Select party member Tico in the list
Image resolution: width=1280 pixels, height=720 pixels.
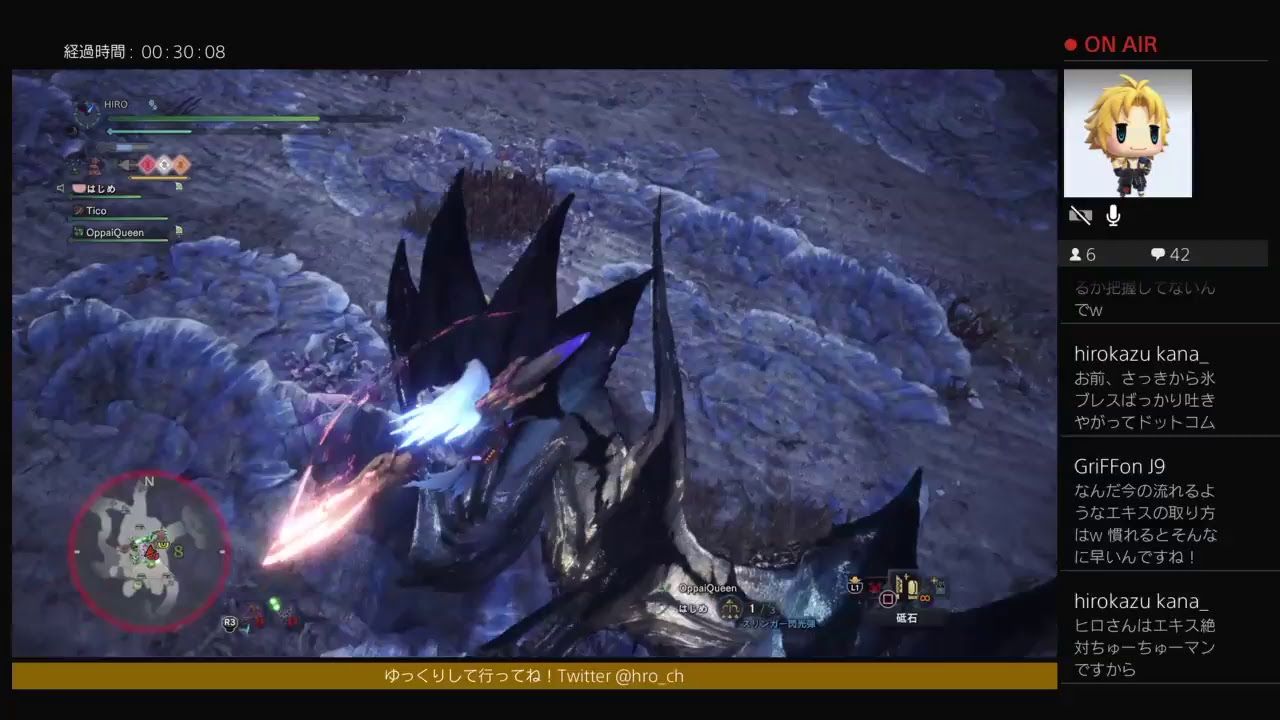point(97,211)
